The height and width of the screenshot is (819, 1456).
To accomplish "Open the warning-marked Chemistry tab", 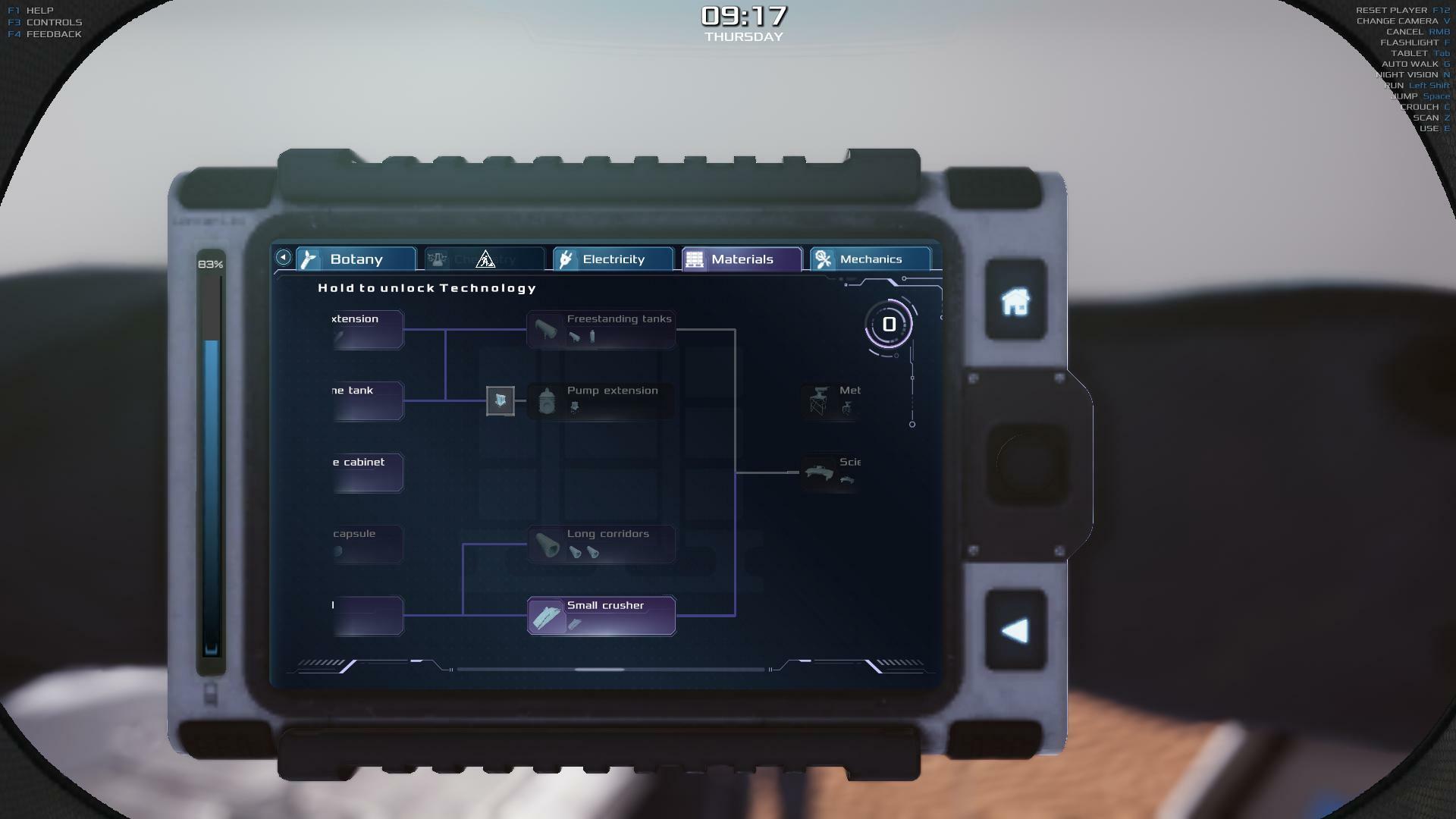I will pyautogui.click(x=485, y=259).
